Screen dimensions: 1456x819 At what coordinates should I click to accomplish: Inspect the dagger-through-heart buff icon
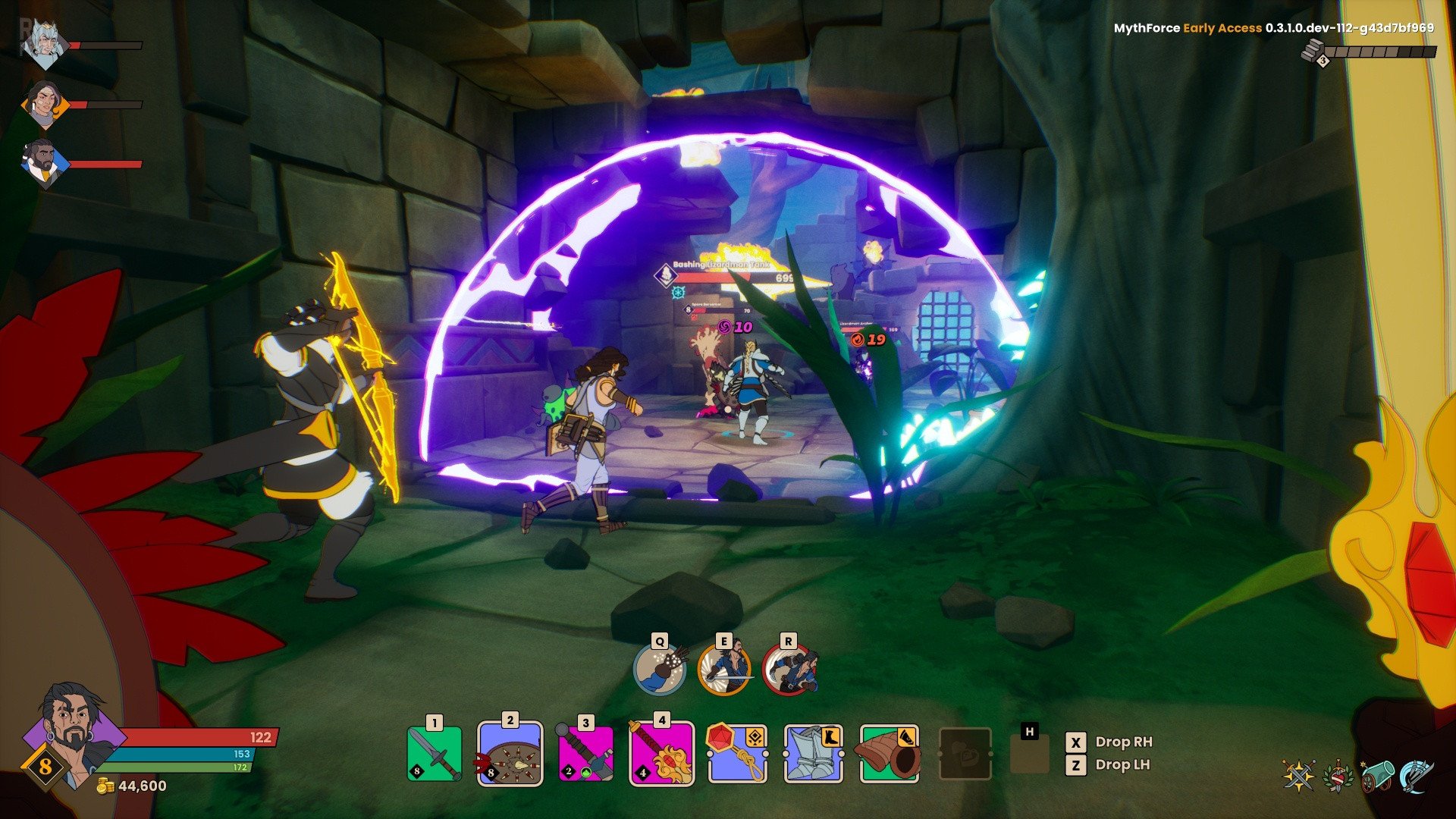(x=1338, y=775)
